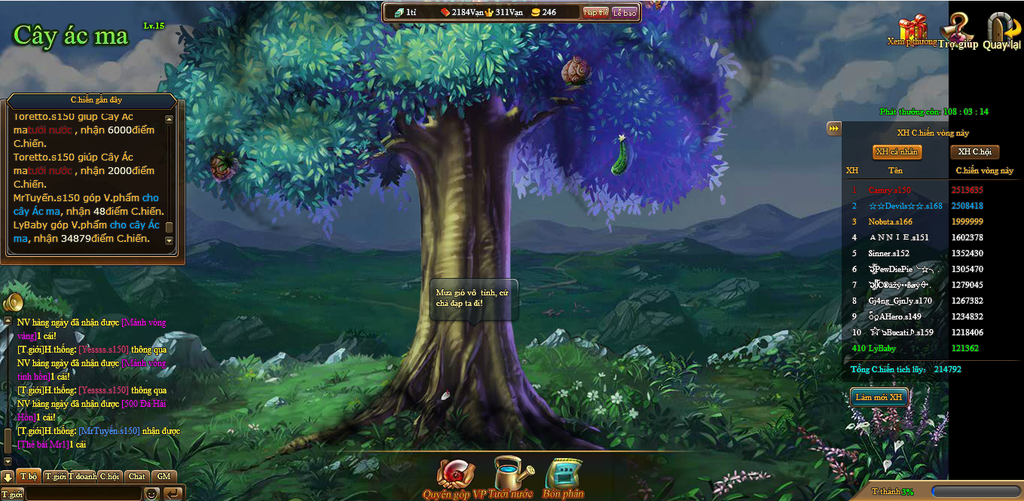1024x501 pixels.
Task: Switch to the XH C.hội ranking
Action: [x=973, y=152]
